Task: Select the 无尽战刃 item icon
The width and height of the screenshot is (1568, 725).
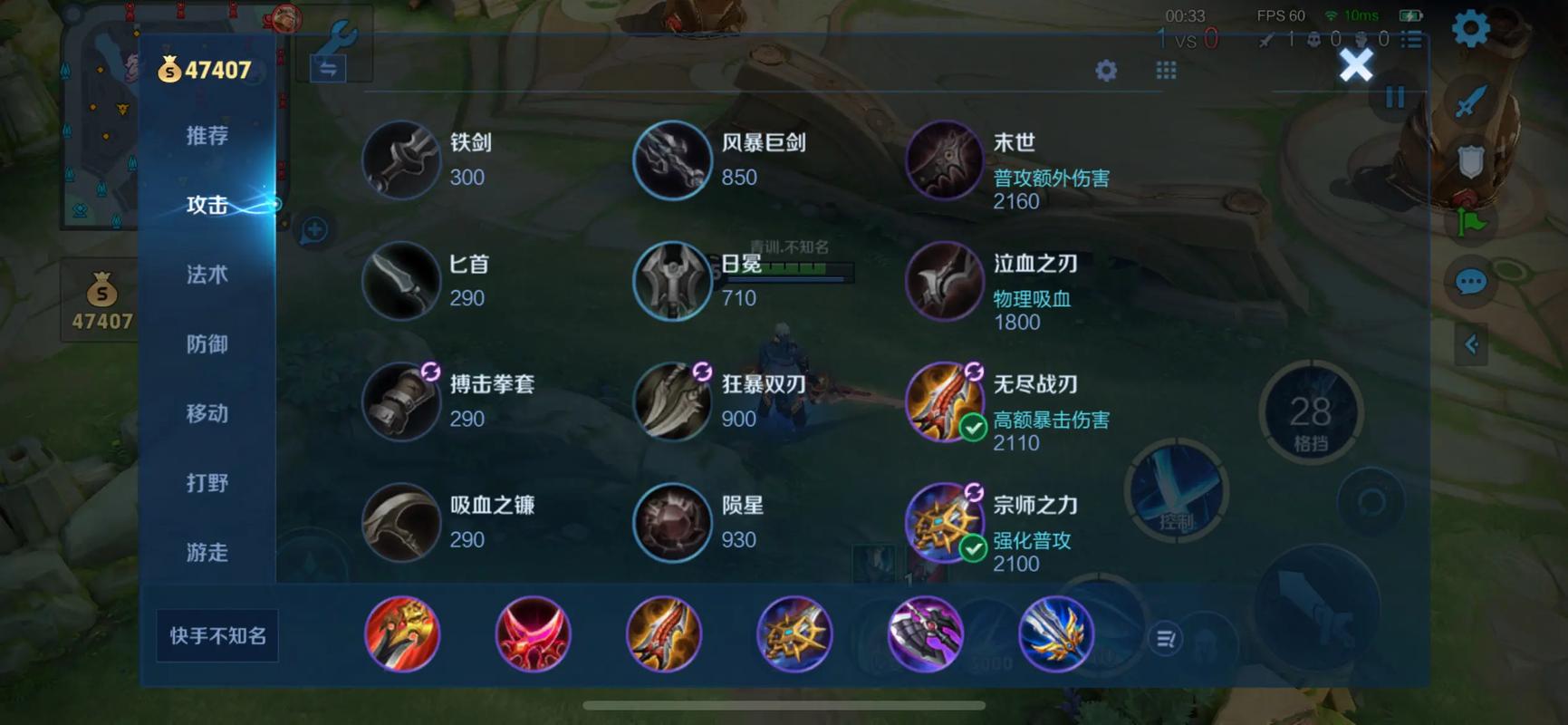Action: pyautogui.click(x=945, y=403)
